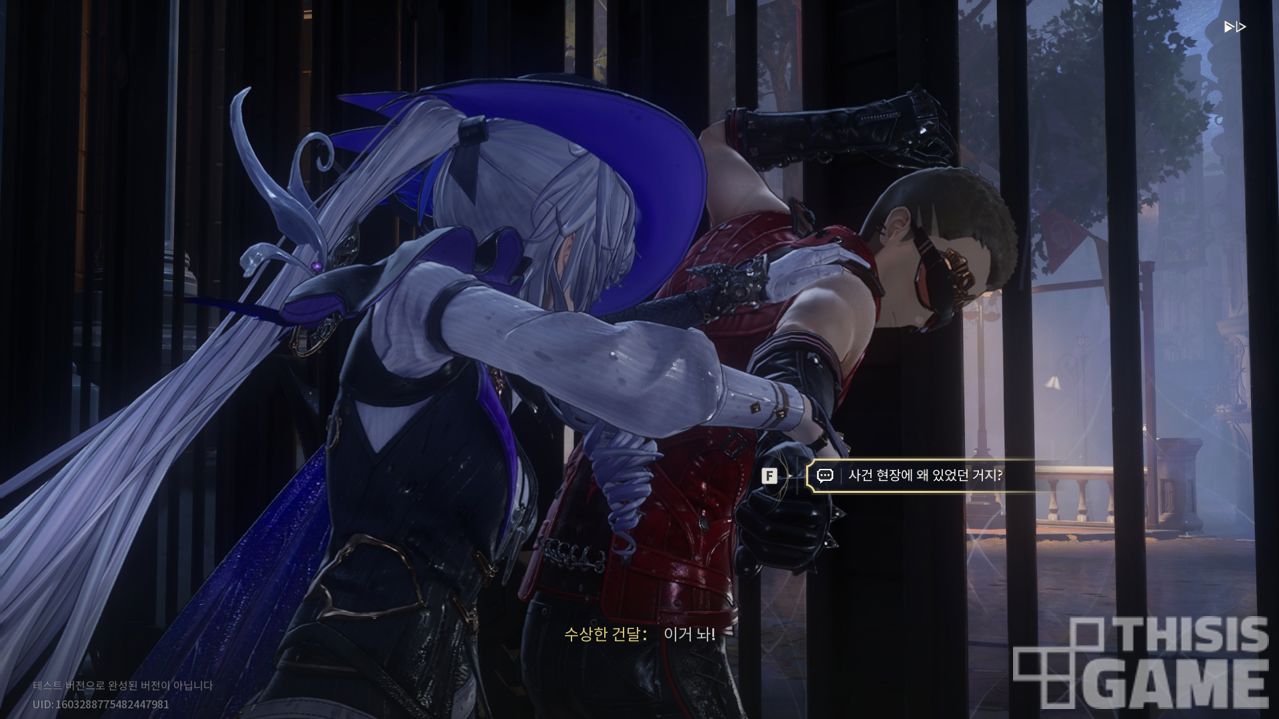The width and height of the screenshot is (1279, 719).
Task: Skip the cutscene with the fast-forward icon
Action: coord(1234,27)
